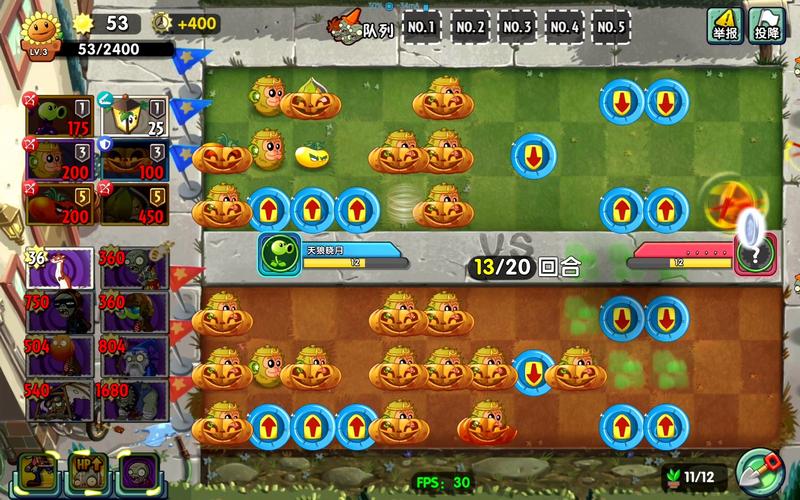Open the NO.1 queue slot

pos(423,27)
